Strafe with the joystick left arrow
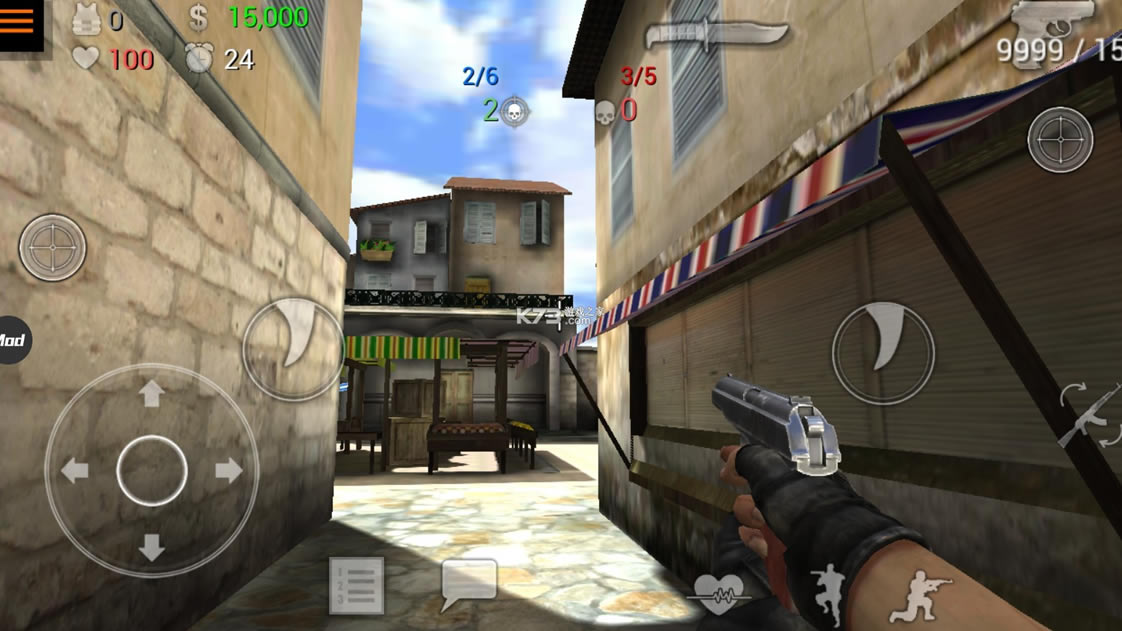This screenshot has width=1122, height=631. click(x=75, y=470)
